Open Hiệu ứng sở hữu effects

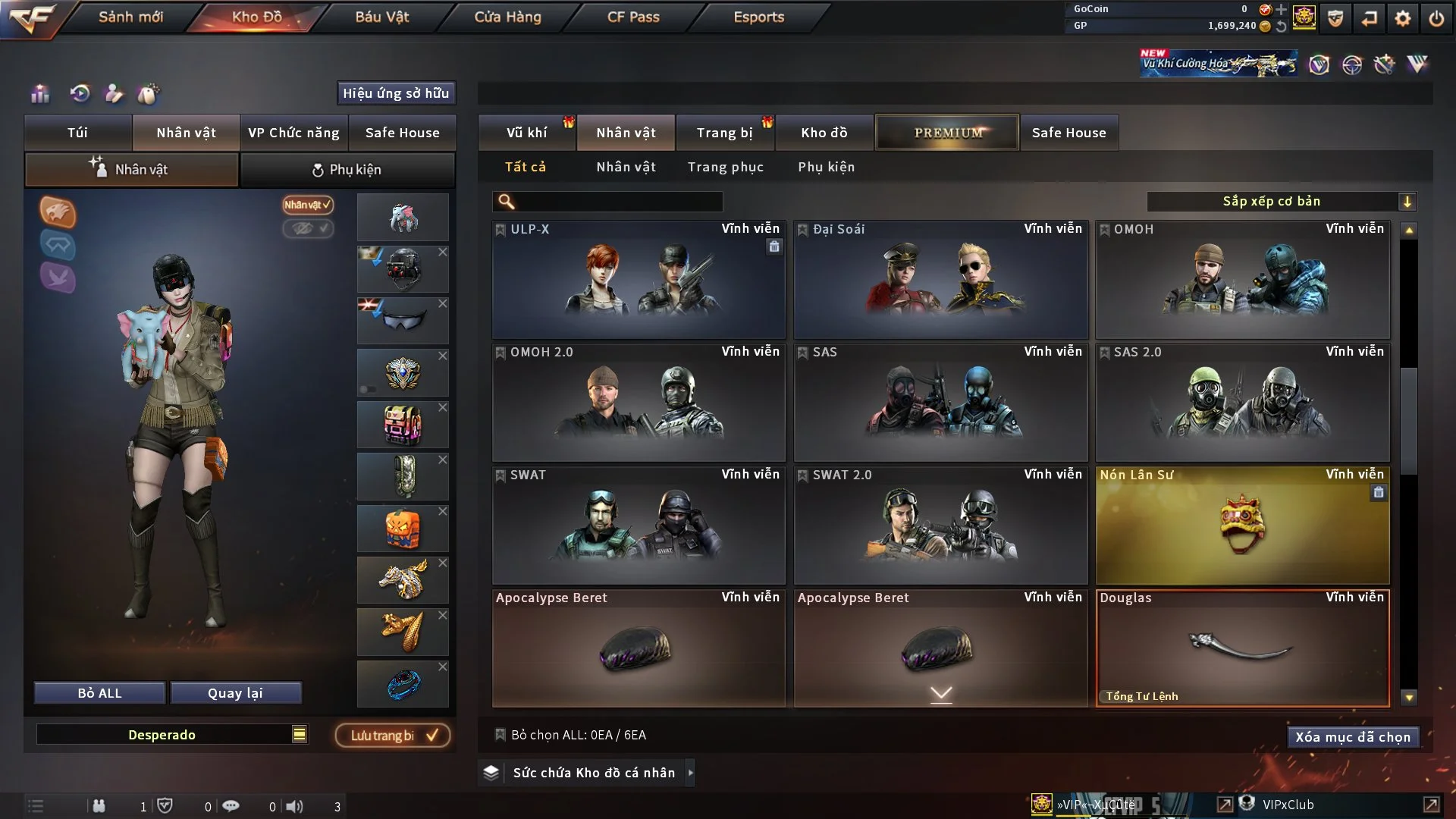(x=395, y=93)
